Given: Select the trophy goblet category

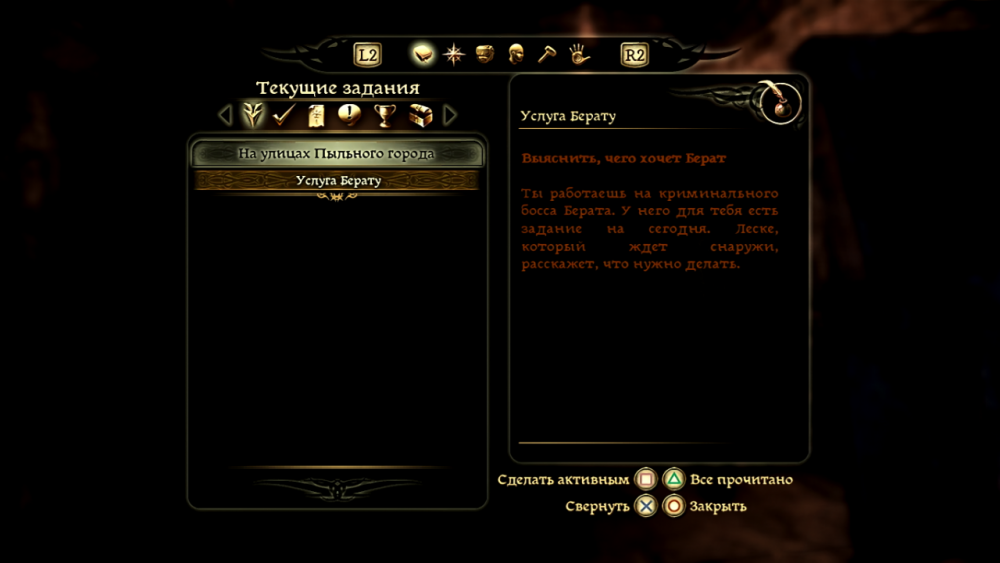Looking at the screenshot, I should (x=384, y=115).
